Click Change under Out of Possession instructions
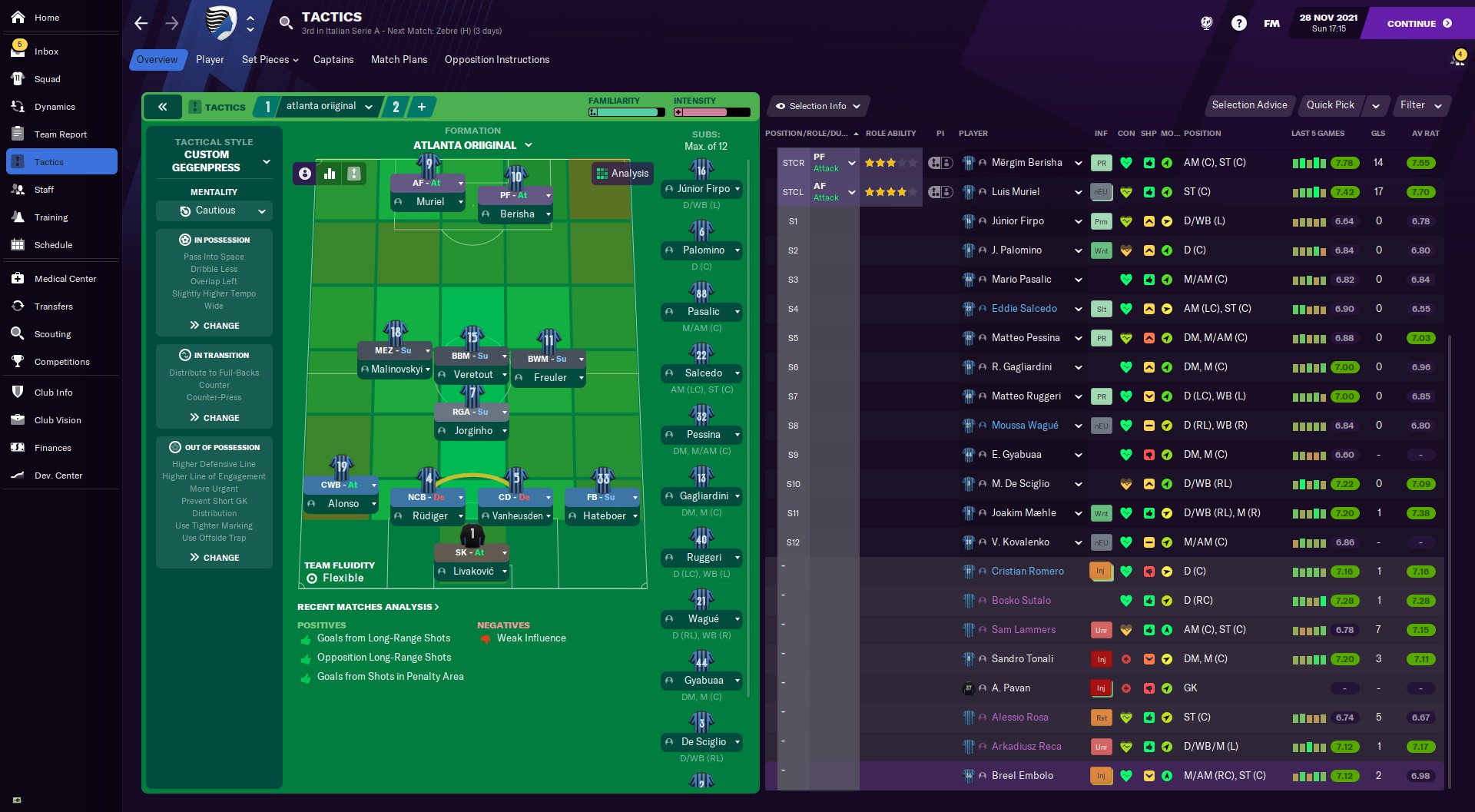 click(x=214, y=558)
